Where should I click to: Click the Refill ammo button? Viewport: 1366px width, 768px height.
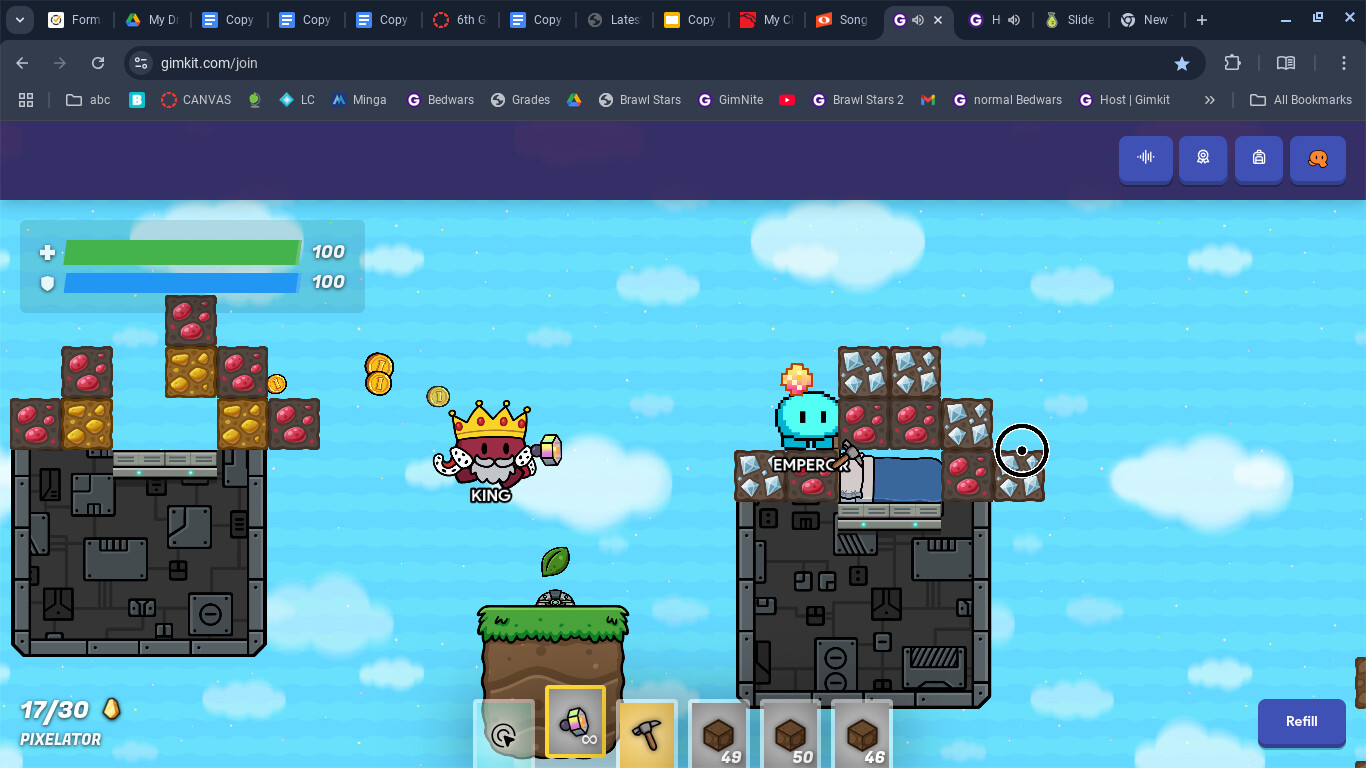coord(1301,722)
